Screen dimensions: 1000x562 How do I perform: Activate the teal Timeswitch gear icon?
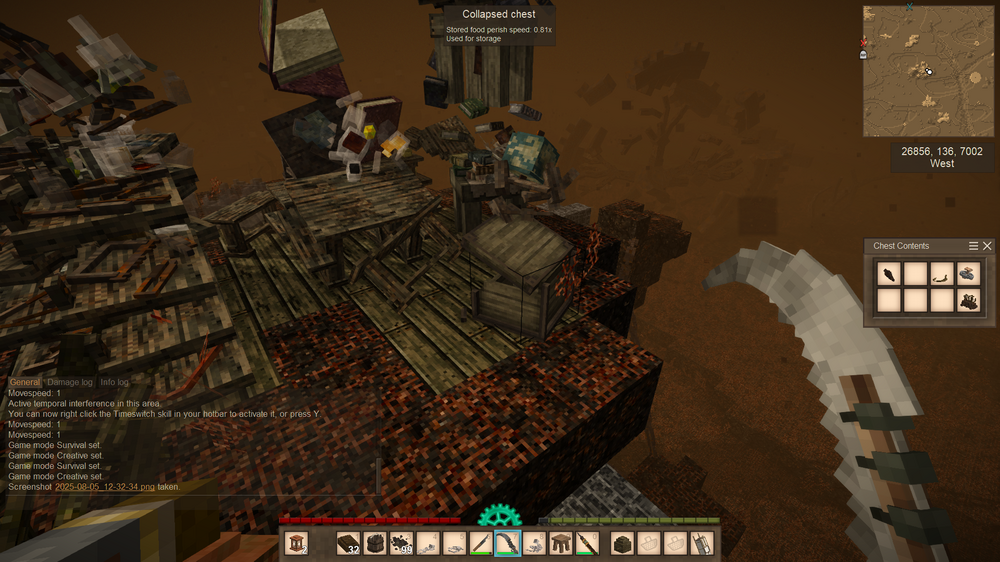[x=499, y=518]
